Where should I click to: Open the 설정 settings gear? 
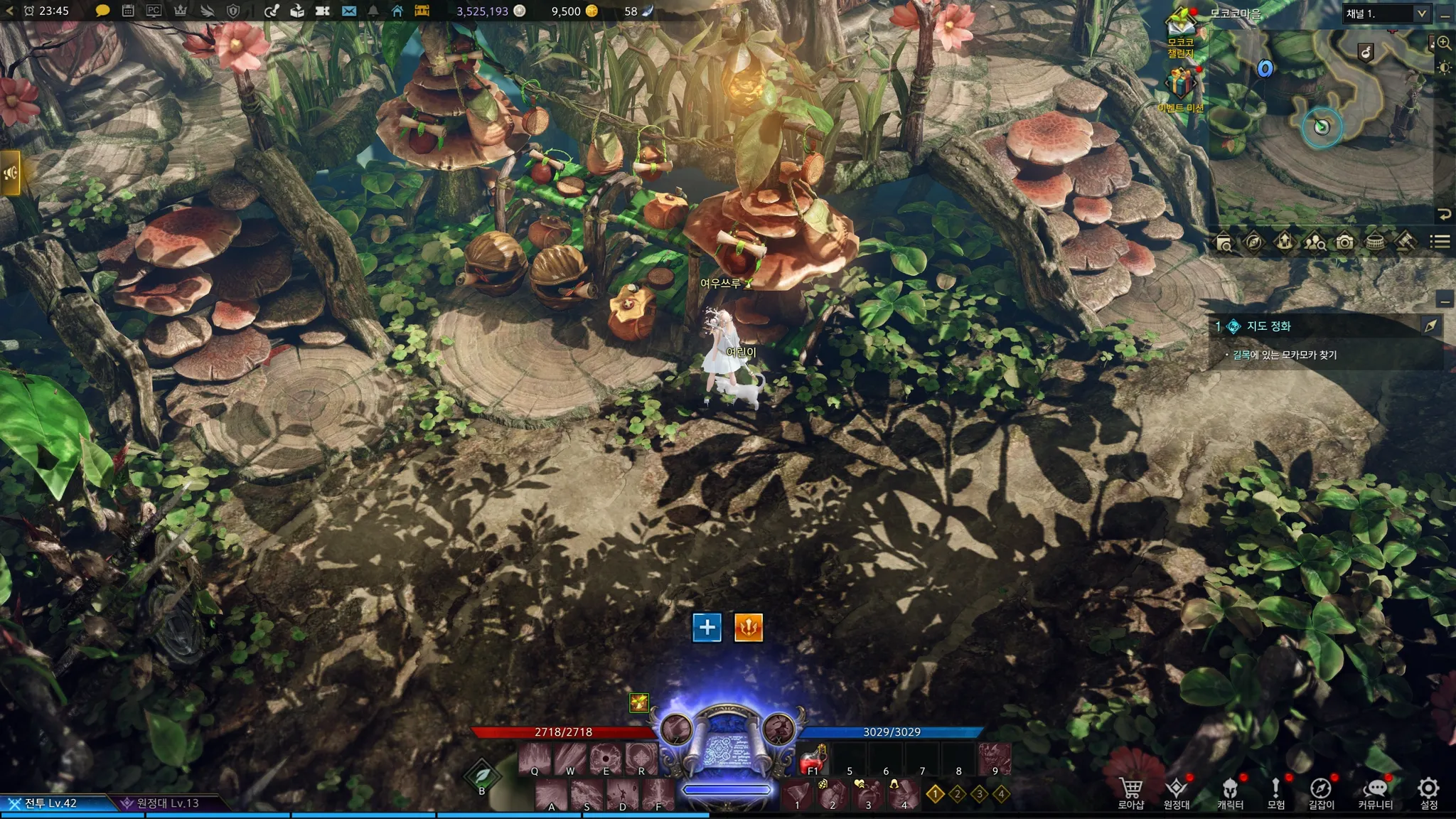point(1428,792)
